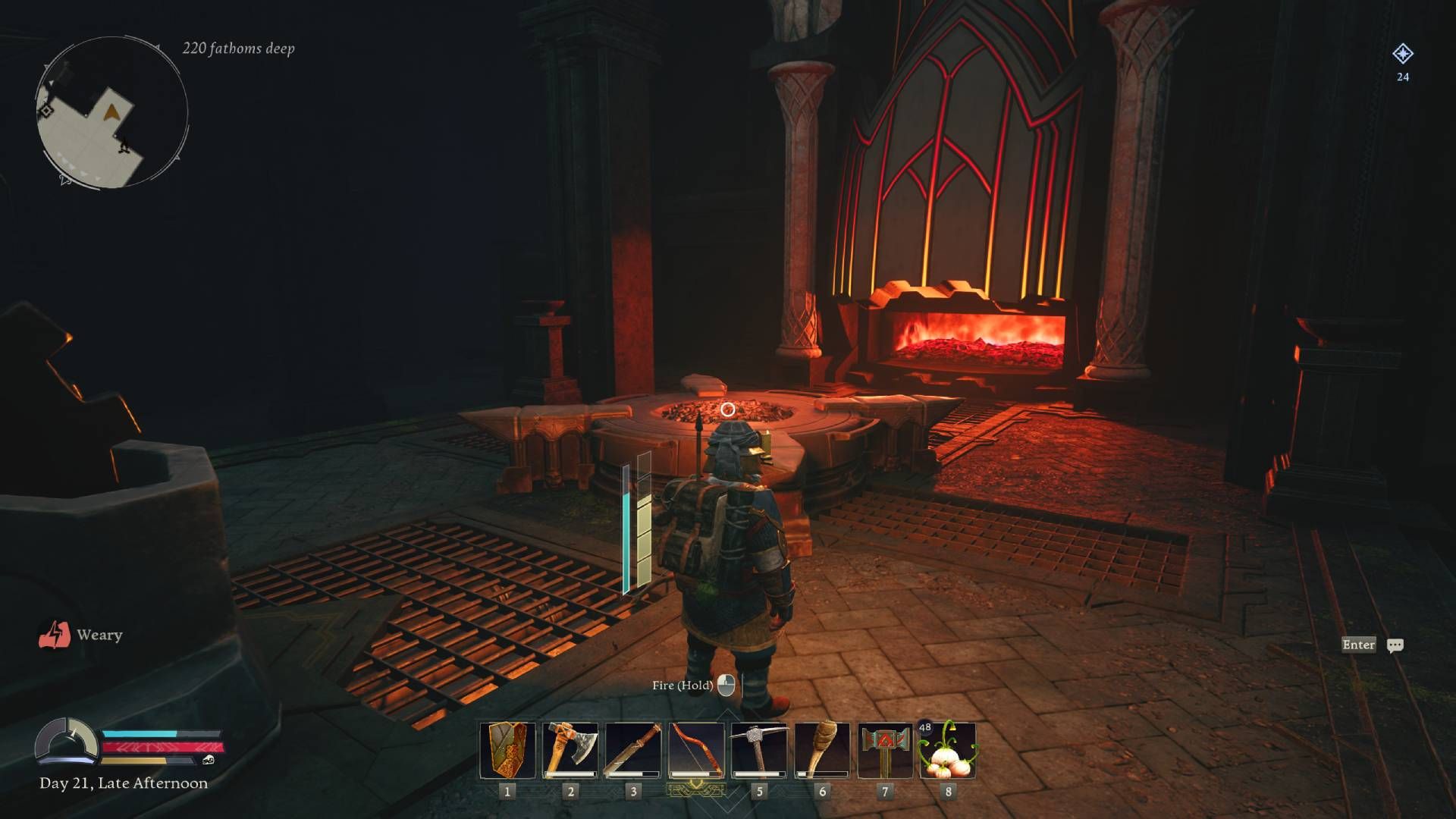Open chat via the speech bubble icon

(x=1397, y=644)
